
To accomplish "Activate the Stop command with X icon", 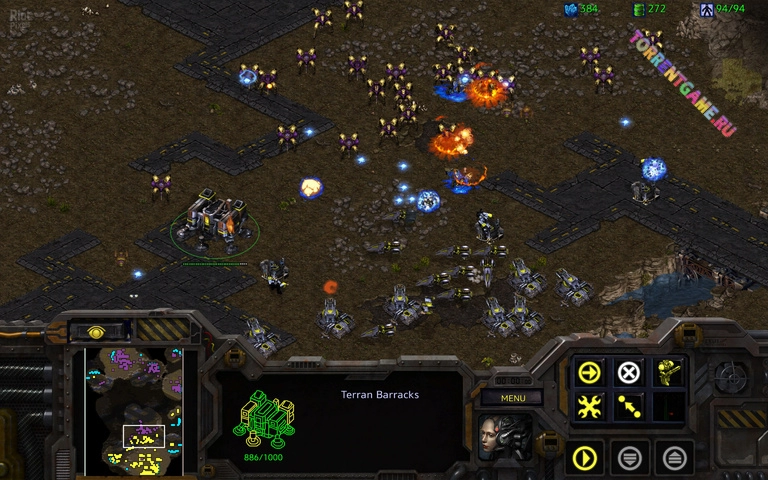I will pyautogui.click(x=628, y=372).
